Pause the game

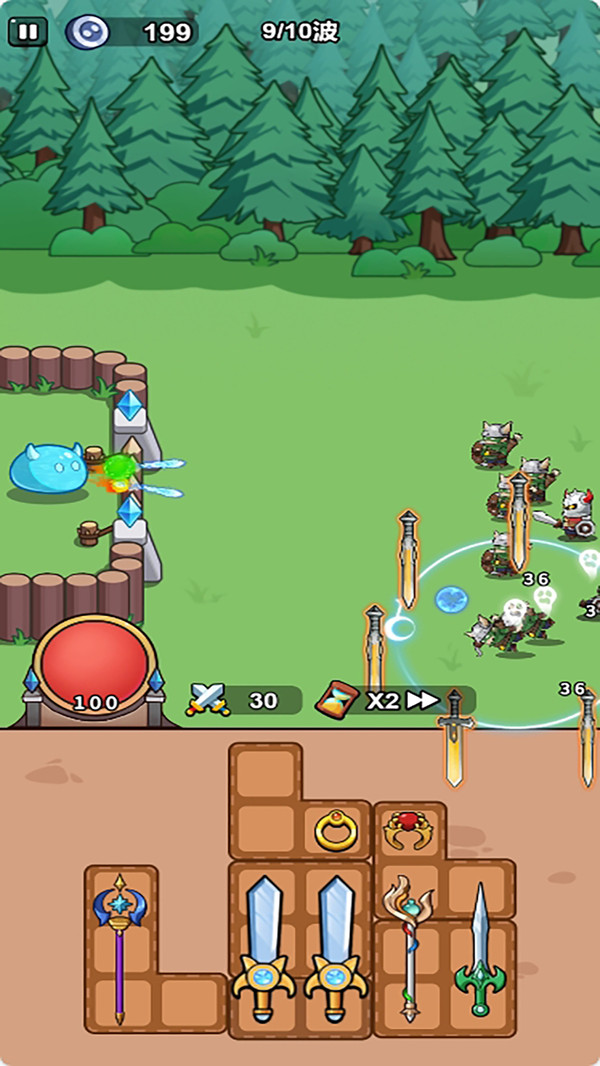tap(28, 31)
